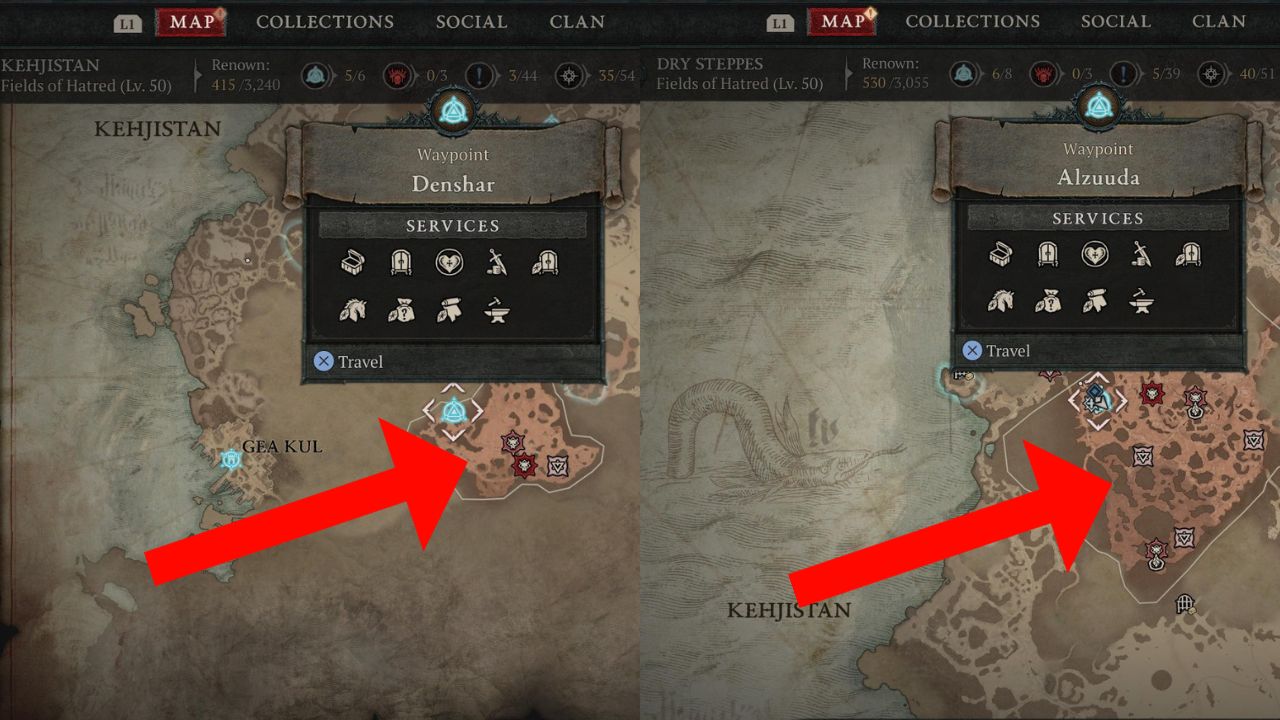1280x720 pixels.
Task: Click the Wardrobe service icon in Alzuuda panel
Action: click(x=1049, y=255)
